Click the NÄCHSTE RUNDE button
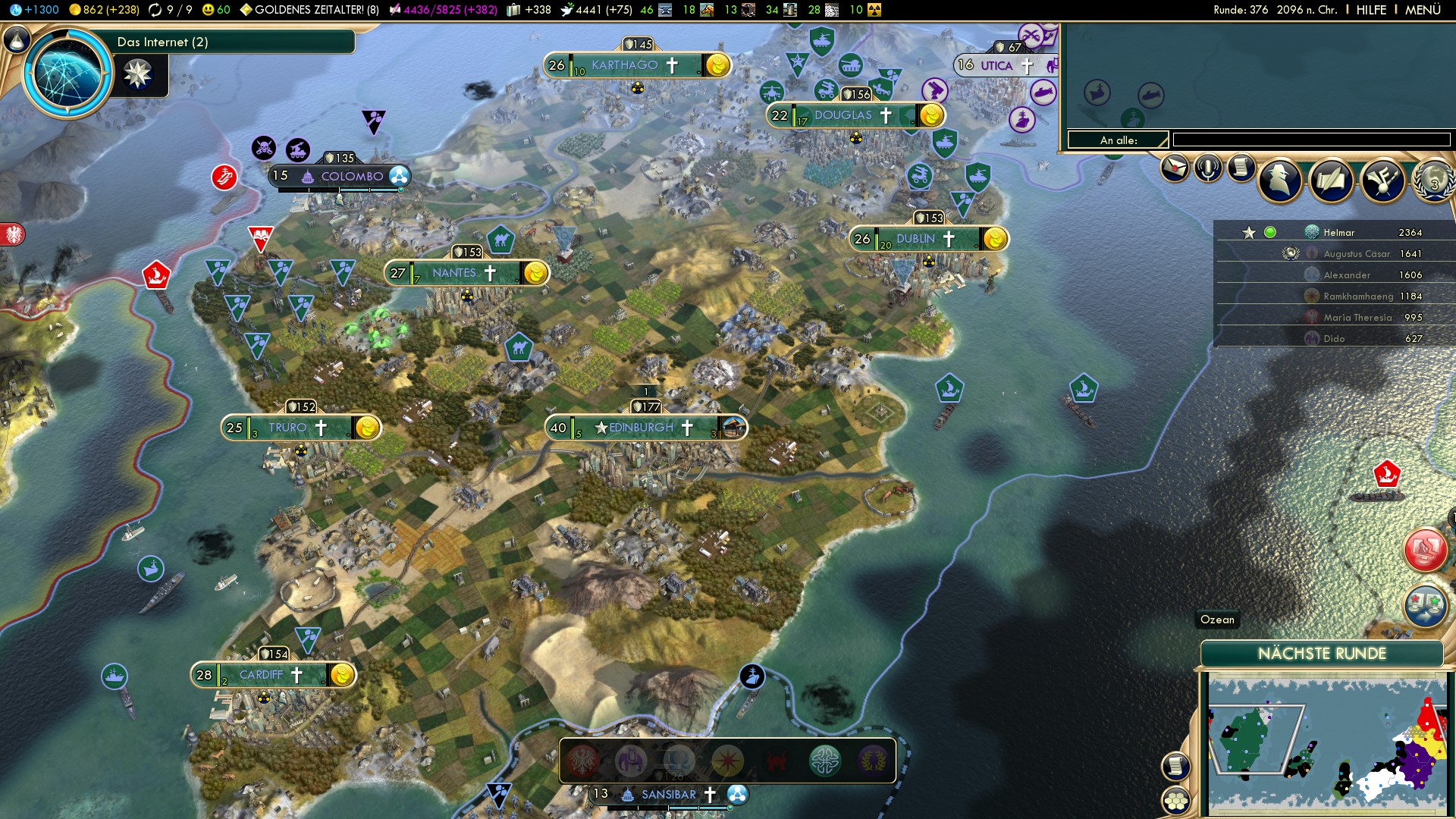Viewport: 1456px width, 819px height. 1321,654
